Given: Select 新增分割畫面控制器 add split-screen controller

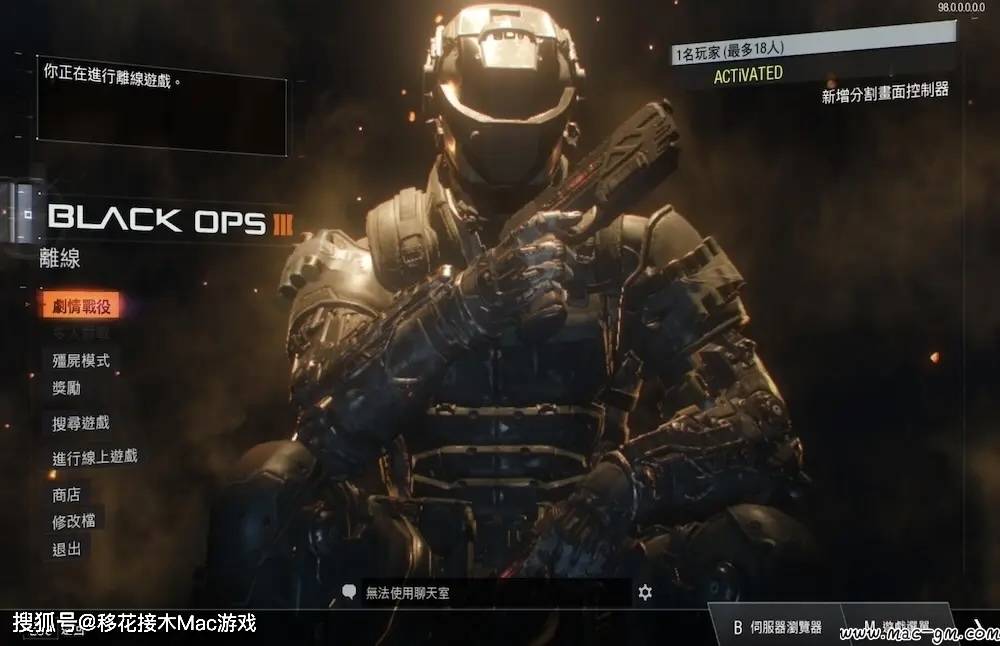Looking at the screenshot, I should [884, 94].
